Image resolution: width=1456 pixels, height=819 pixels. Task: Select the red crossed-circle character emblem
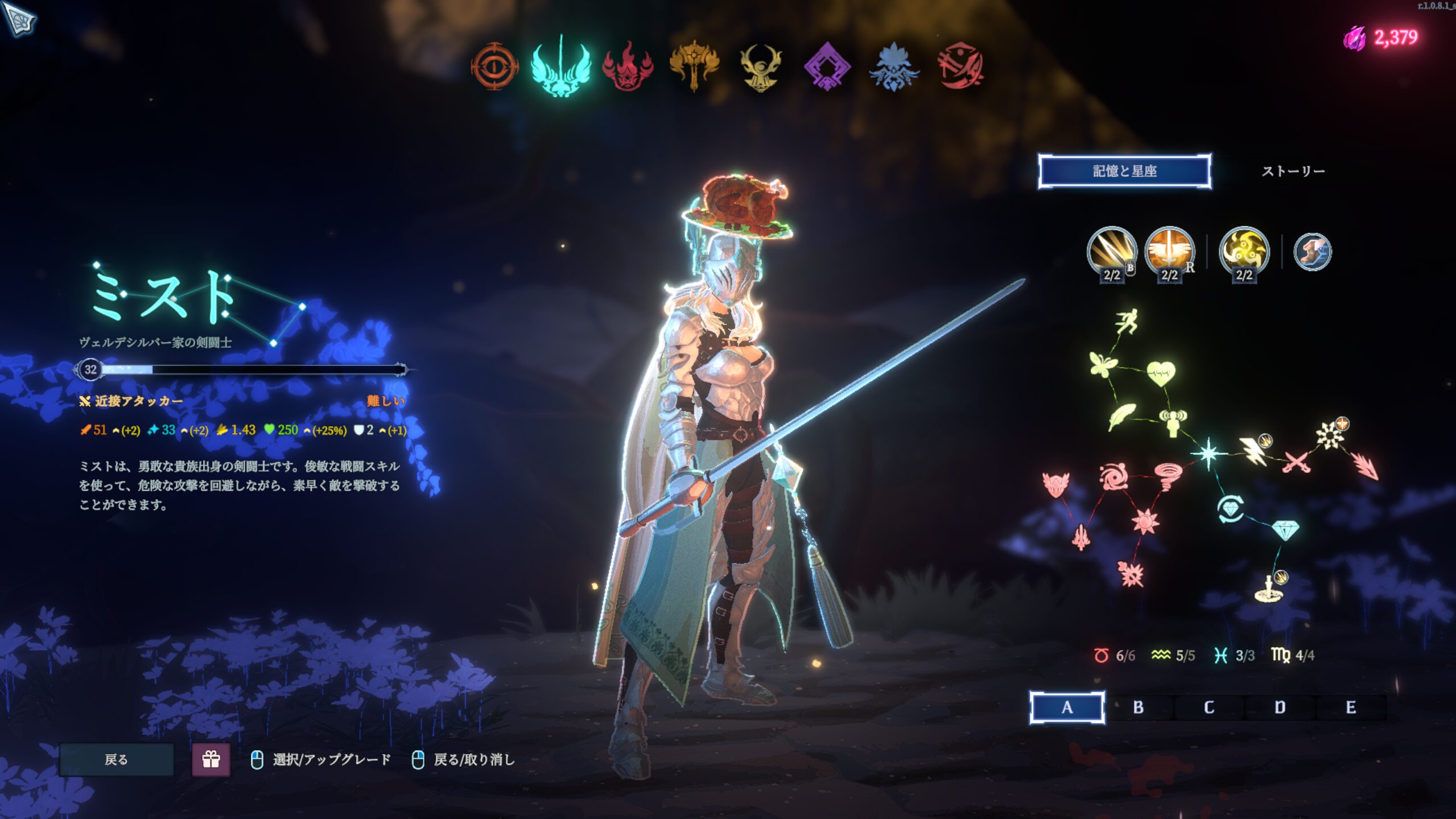960,67
